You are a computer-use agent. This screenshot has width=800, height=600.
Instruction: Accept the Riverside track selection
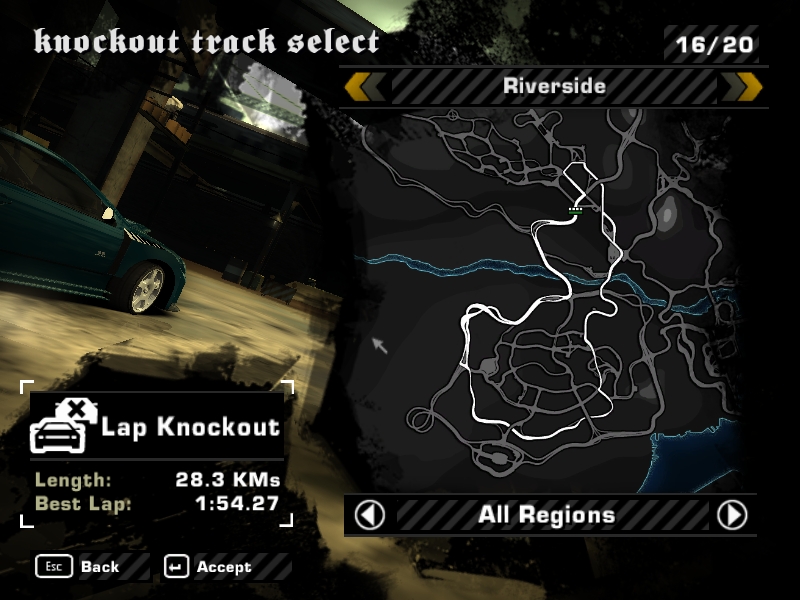tap(208, 567)
